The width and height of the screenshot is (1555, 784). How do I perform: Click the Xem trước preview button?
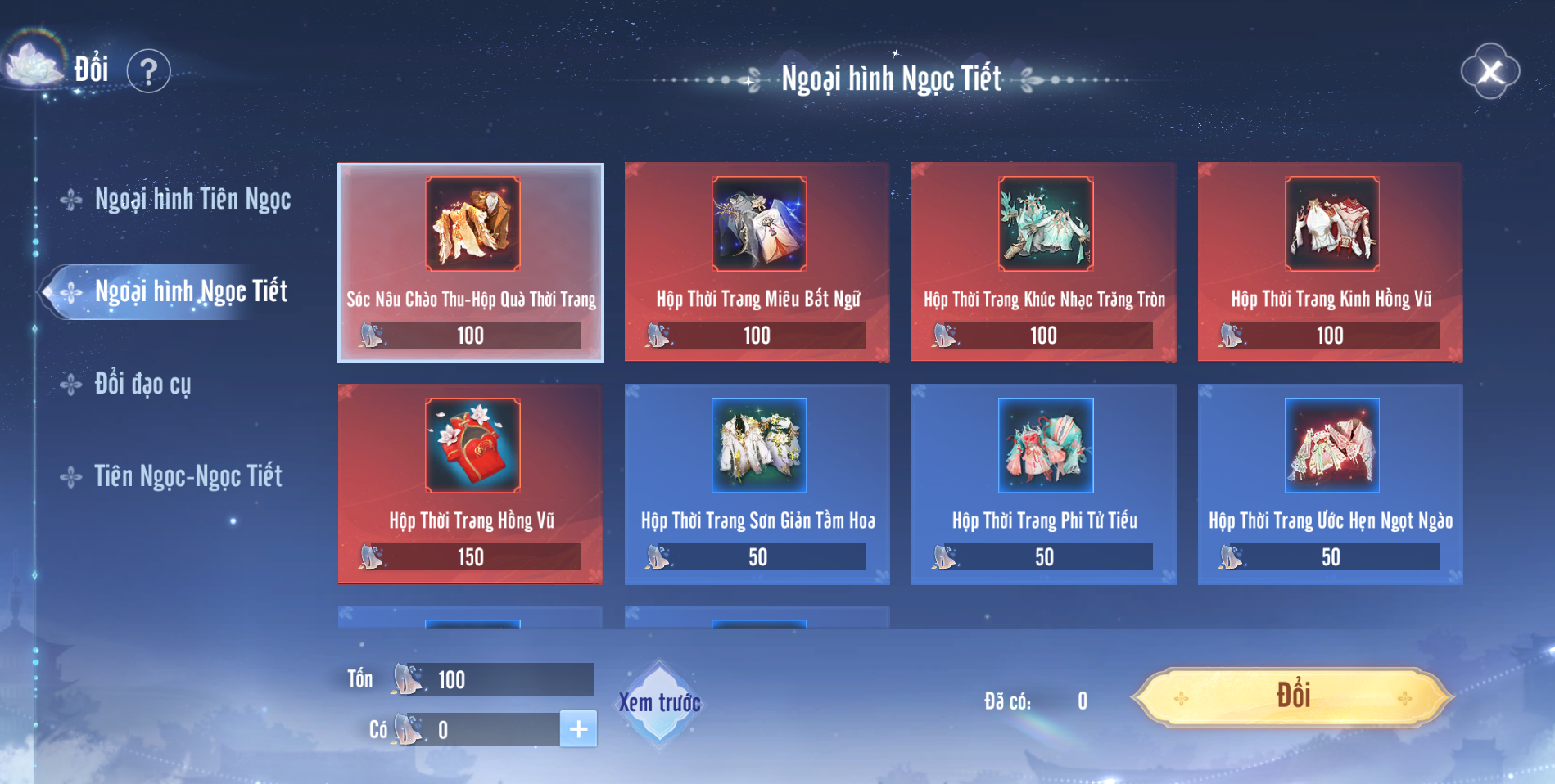pyautogui.click(x=659, y=703)
